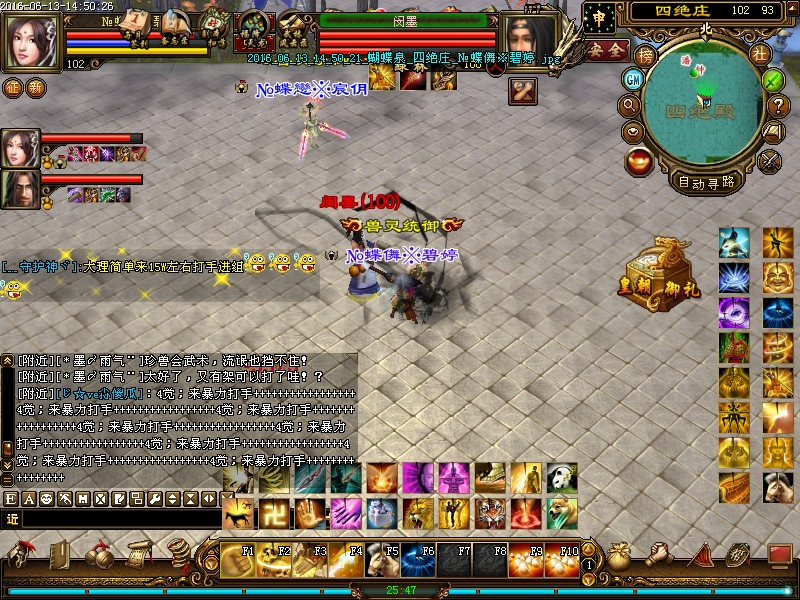Toggle the green sword button by minimap
Screen dimensions: 800x600
(x=773, y=79)
